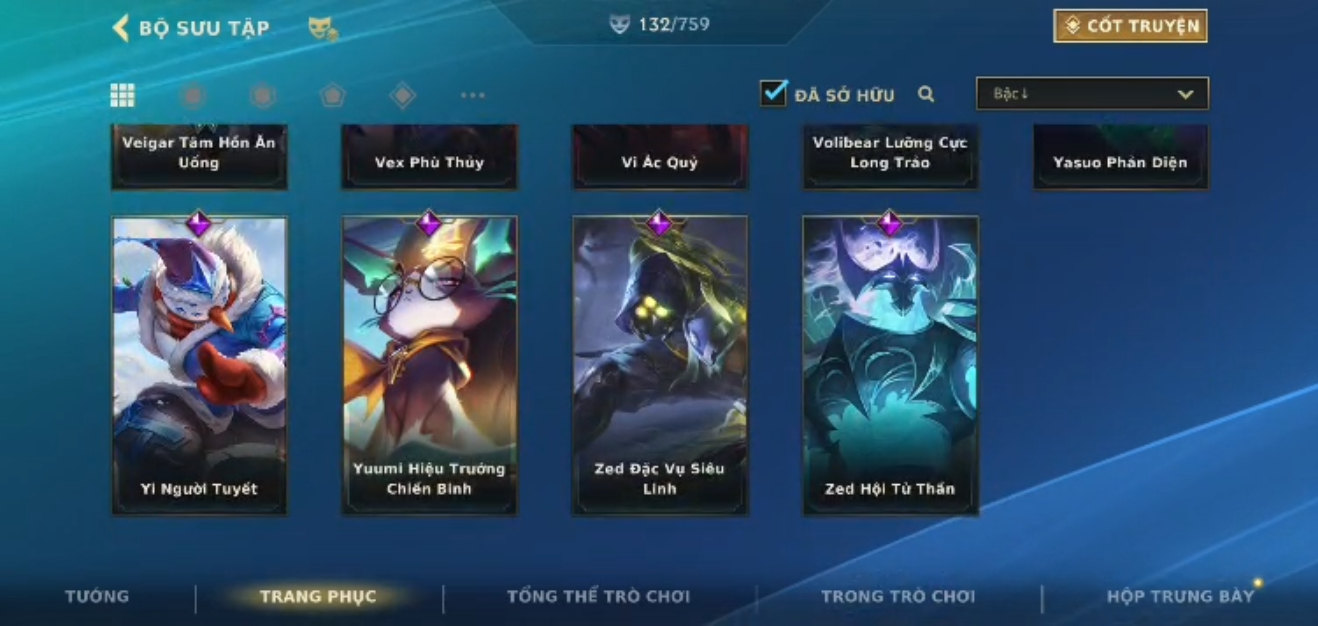Click the magnifying glass search icon
Image resolution: width=1318 pixels, height=626 pixels.
point(926,94)
